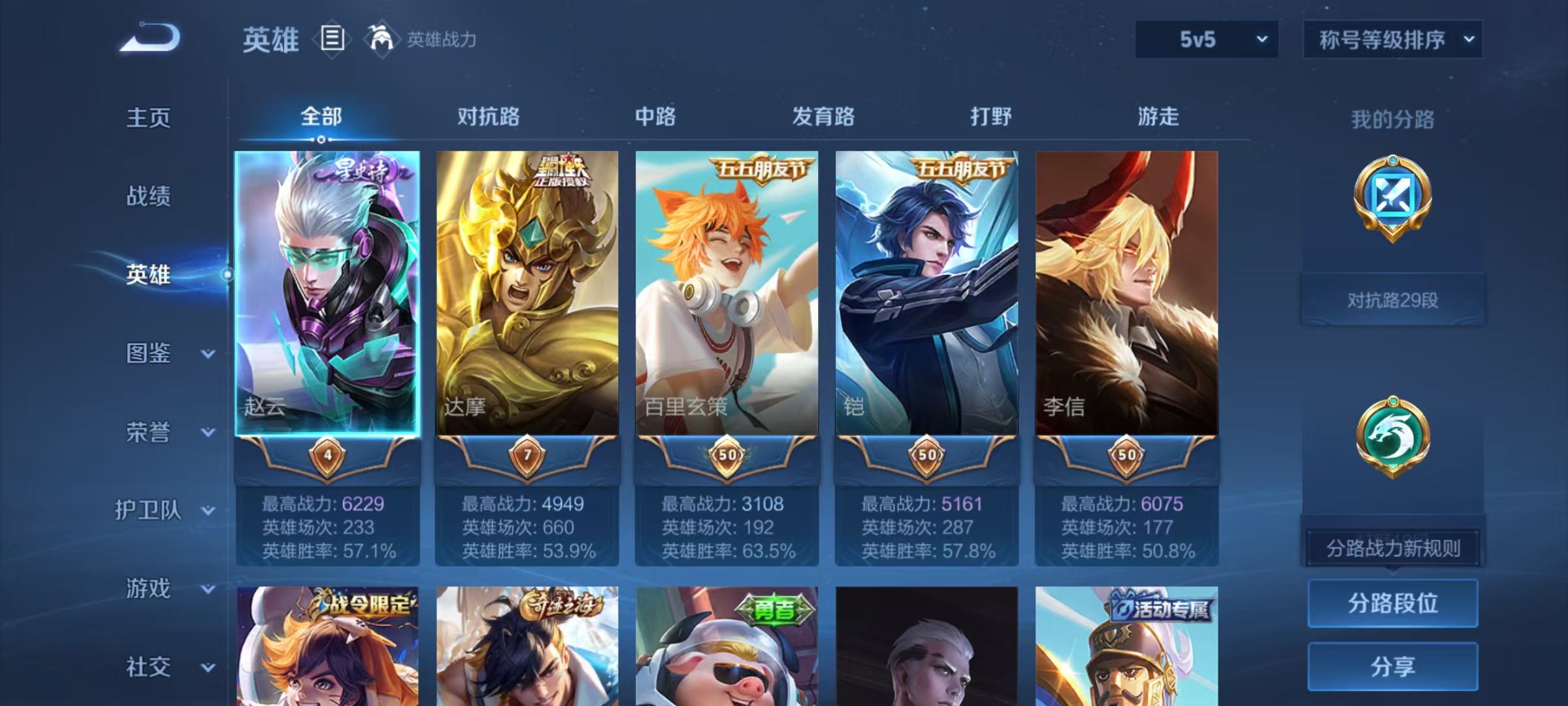Open the 称号等级排序 sort dropdown
This screenshot has width=1568, height=706.
tap(1392, 40)
